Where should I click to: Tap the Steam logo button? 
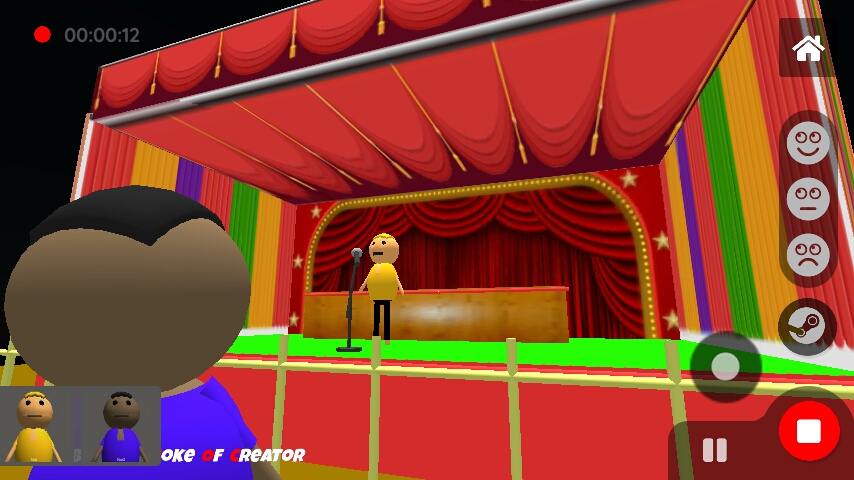pos(807,327)
